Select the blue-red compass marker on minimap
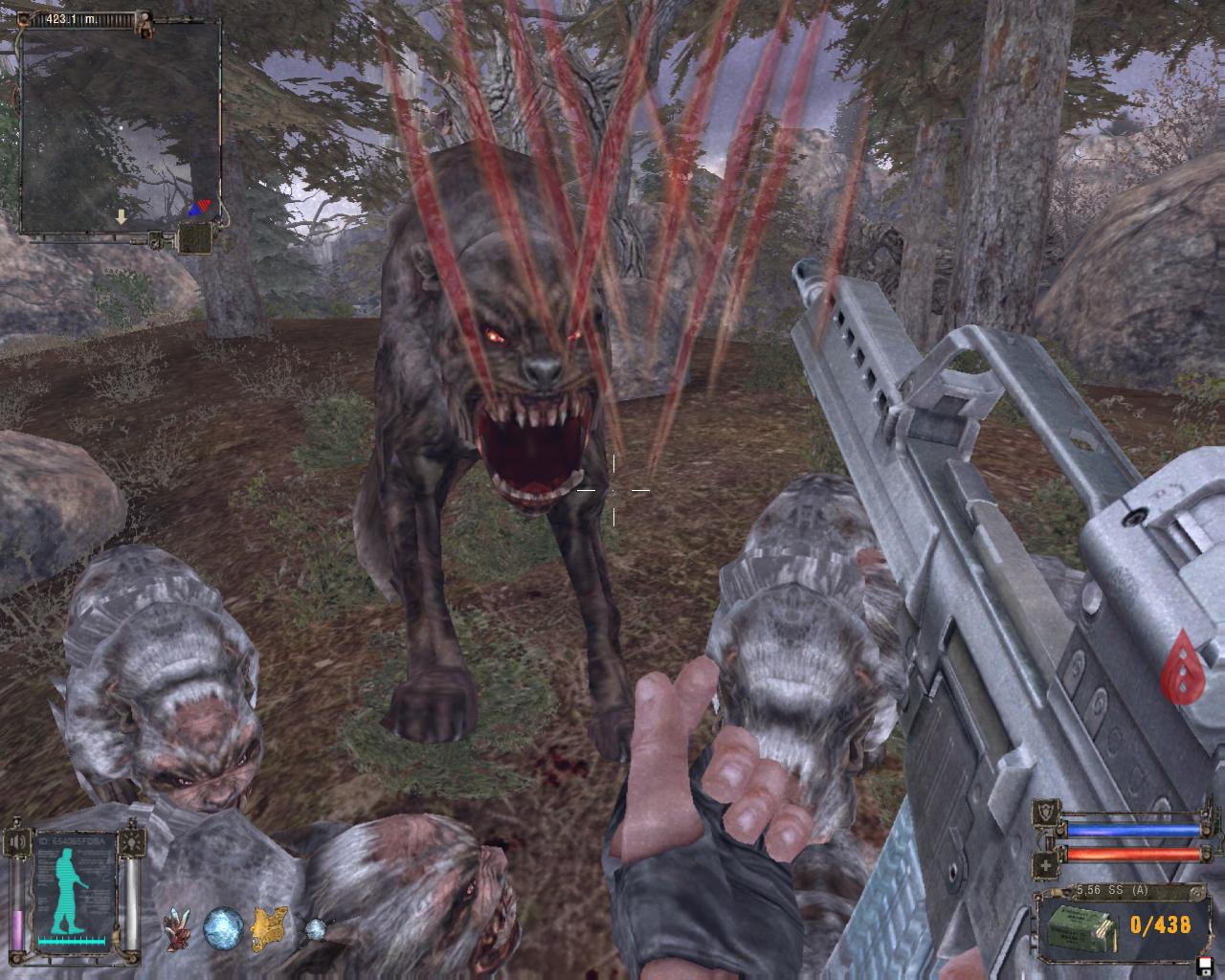1225x980 pixels. 200,207
